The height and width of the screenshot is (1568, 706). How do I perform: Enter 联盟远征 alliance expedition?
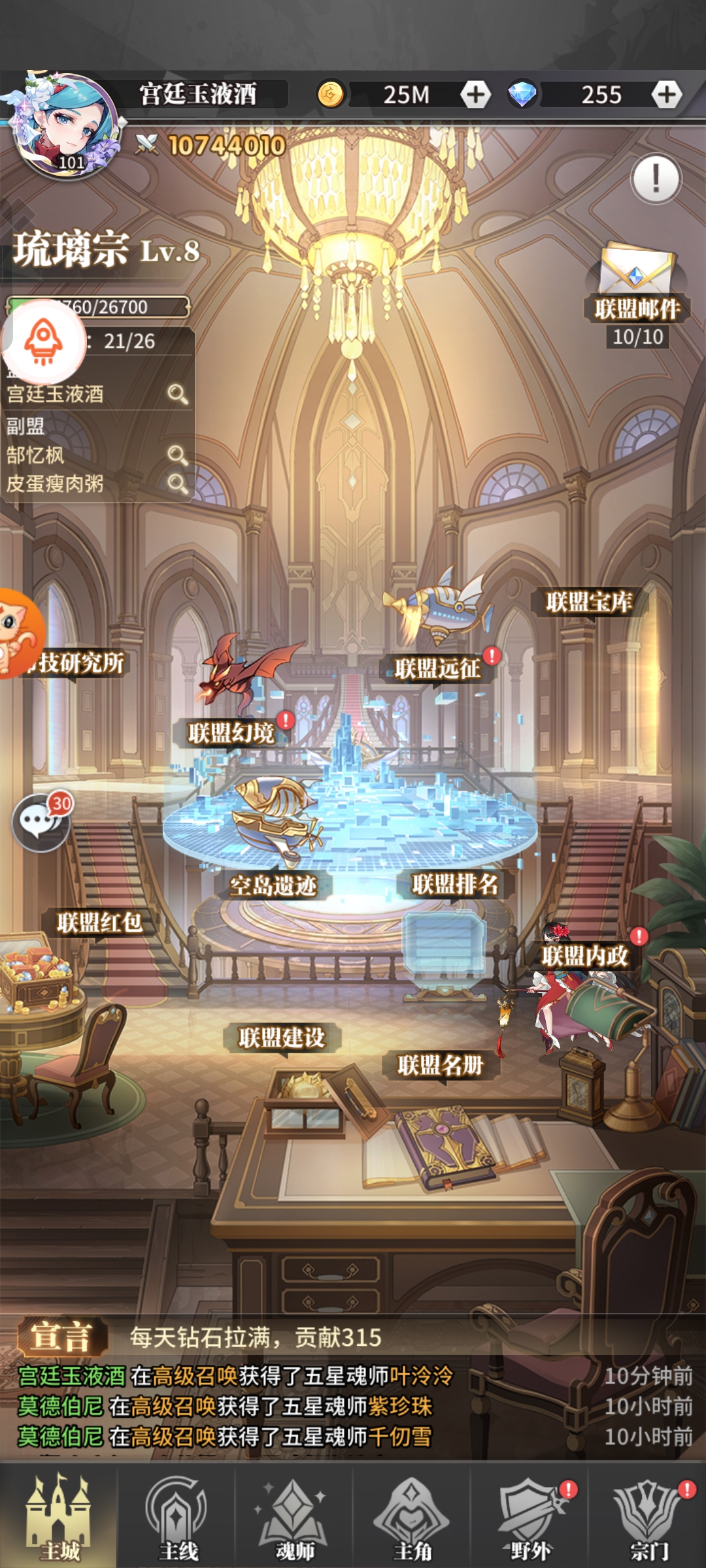coord(438,668)
